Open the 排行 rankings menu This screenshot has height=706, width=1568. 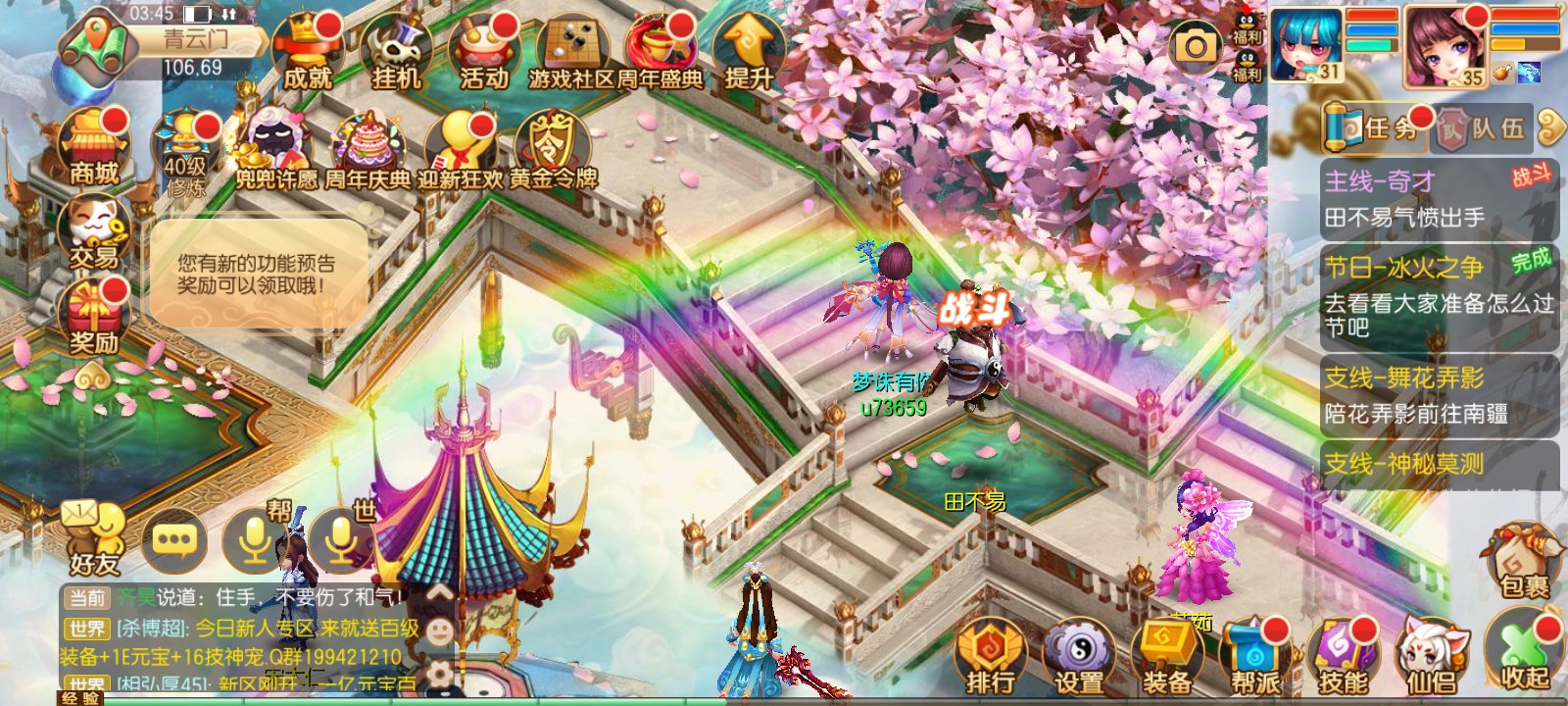coord(990,655)
